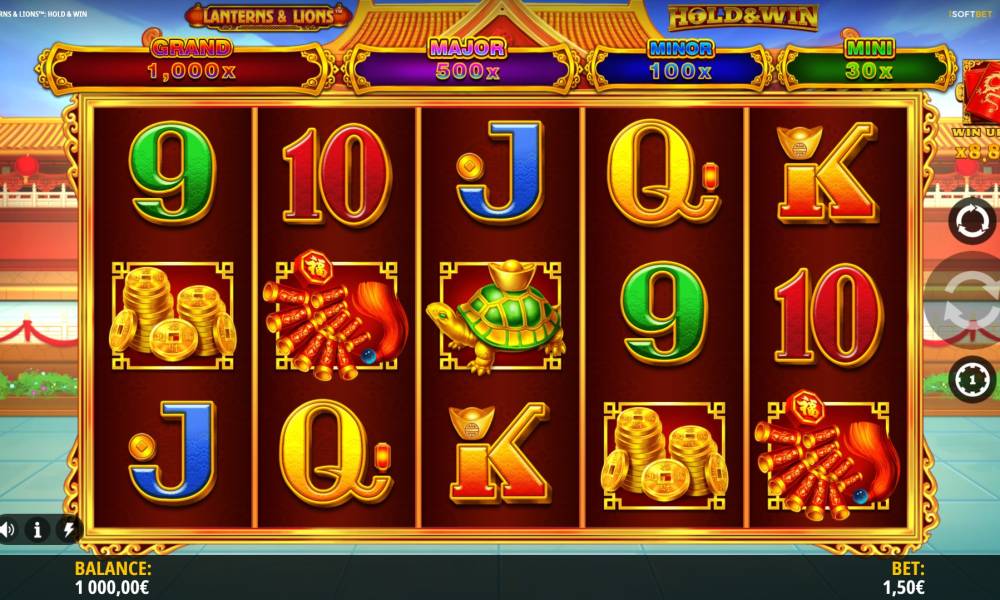
Task: Open the game info paytable
Action: coord(37,529)
